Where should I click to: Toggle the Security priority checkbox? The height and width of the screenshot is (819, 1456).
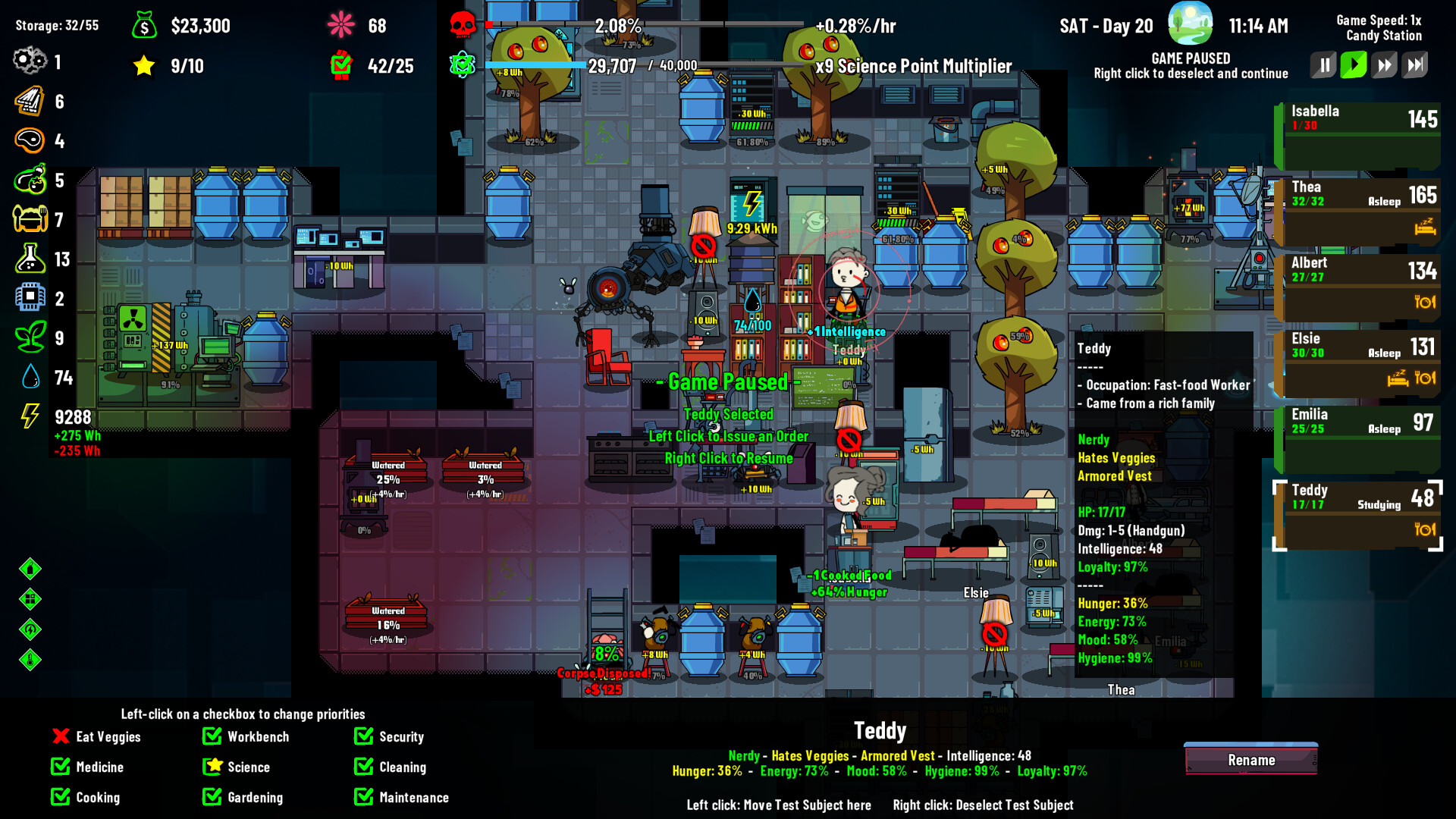363,736
